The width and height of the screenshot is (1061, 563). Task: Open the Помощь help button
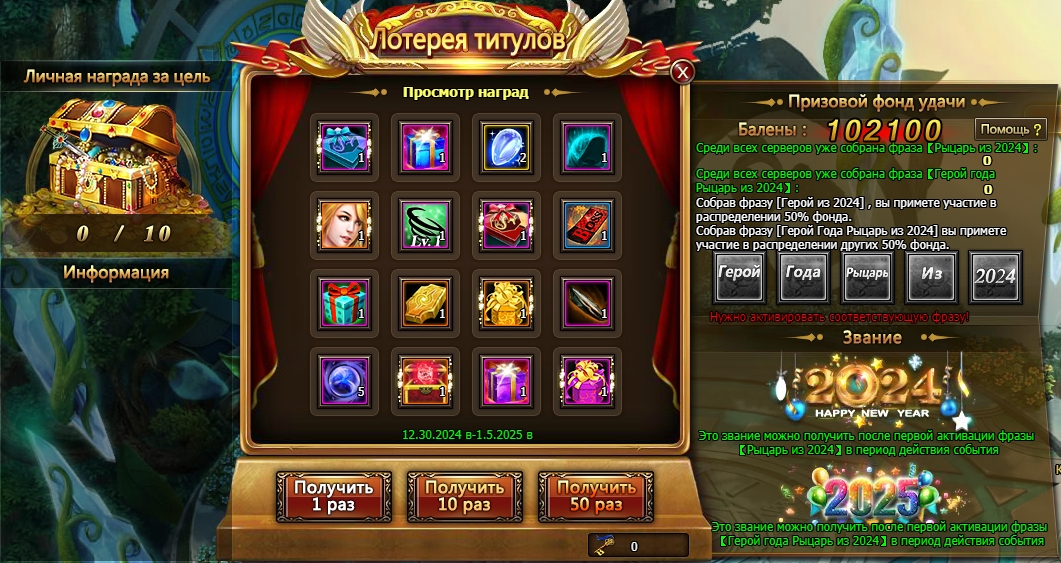tap(1011, 129)
